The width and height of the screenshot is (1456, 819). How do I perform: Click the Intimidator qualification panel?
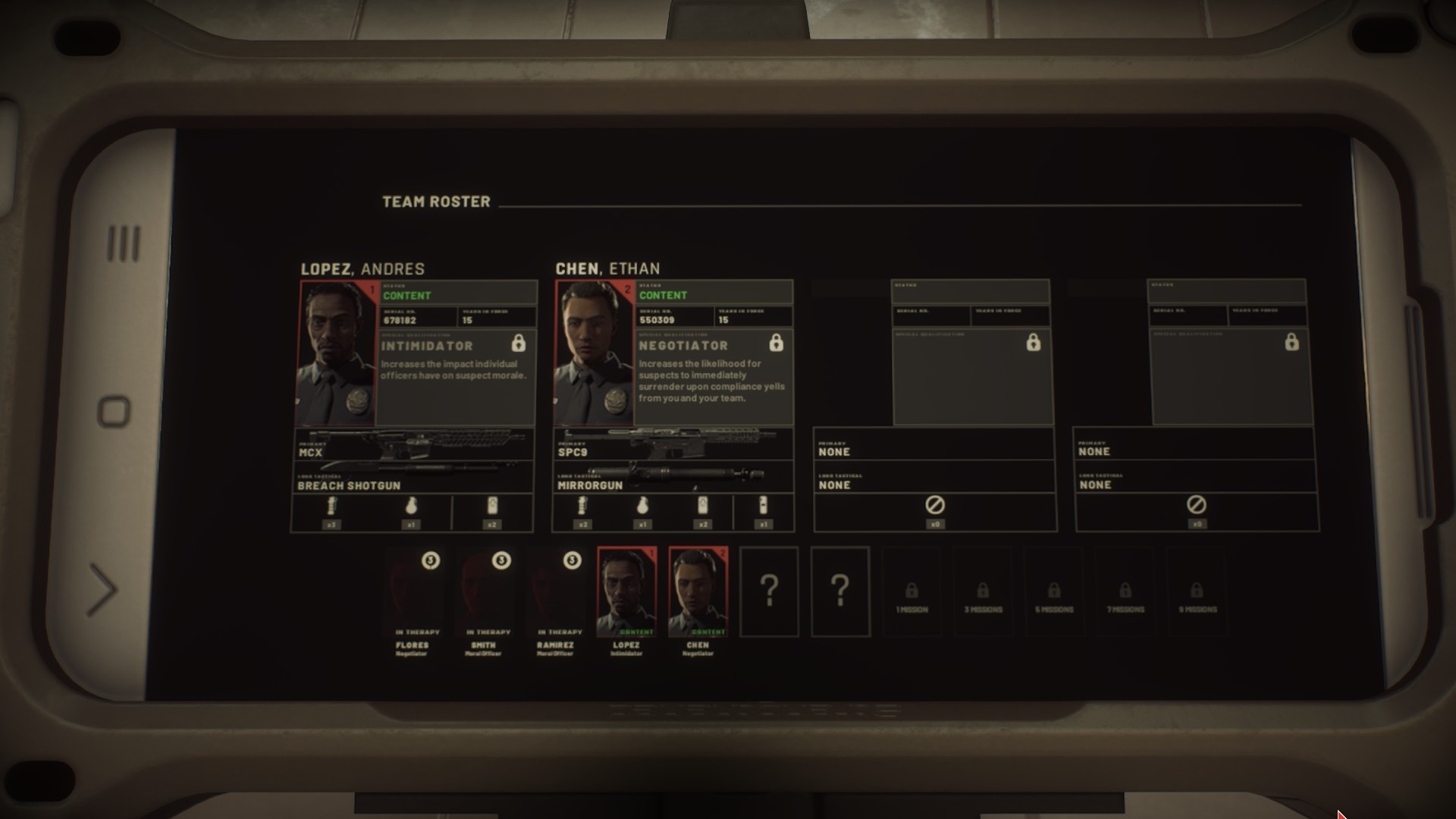click(x=457, y=377)
